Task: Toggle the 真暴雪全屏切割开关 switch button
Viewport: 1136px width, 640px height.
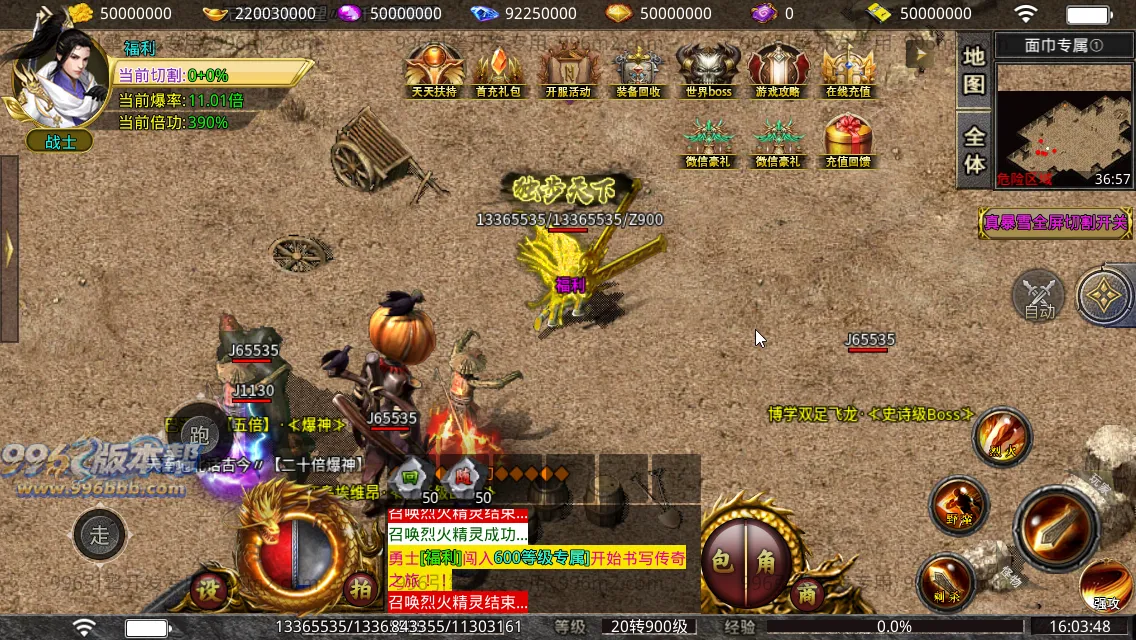Action: click(1056, 222)
